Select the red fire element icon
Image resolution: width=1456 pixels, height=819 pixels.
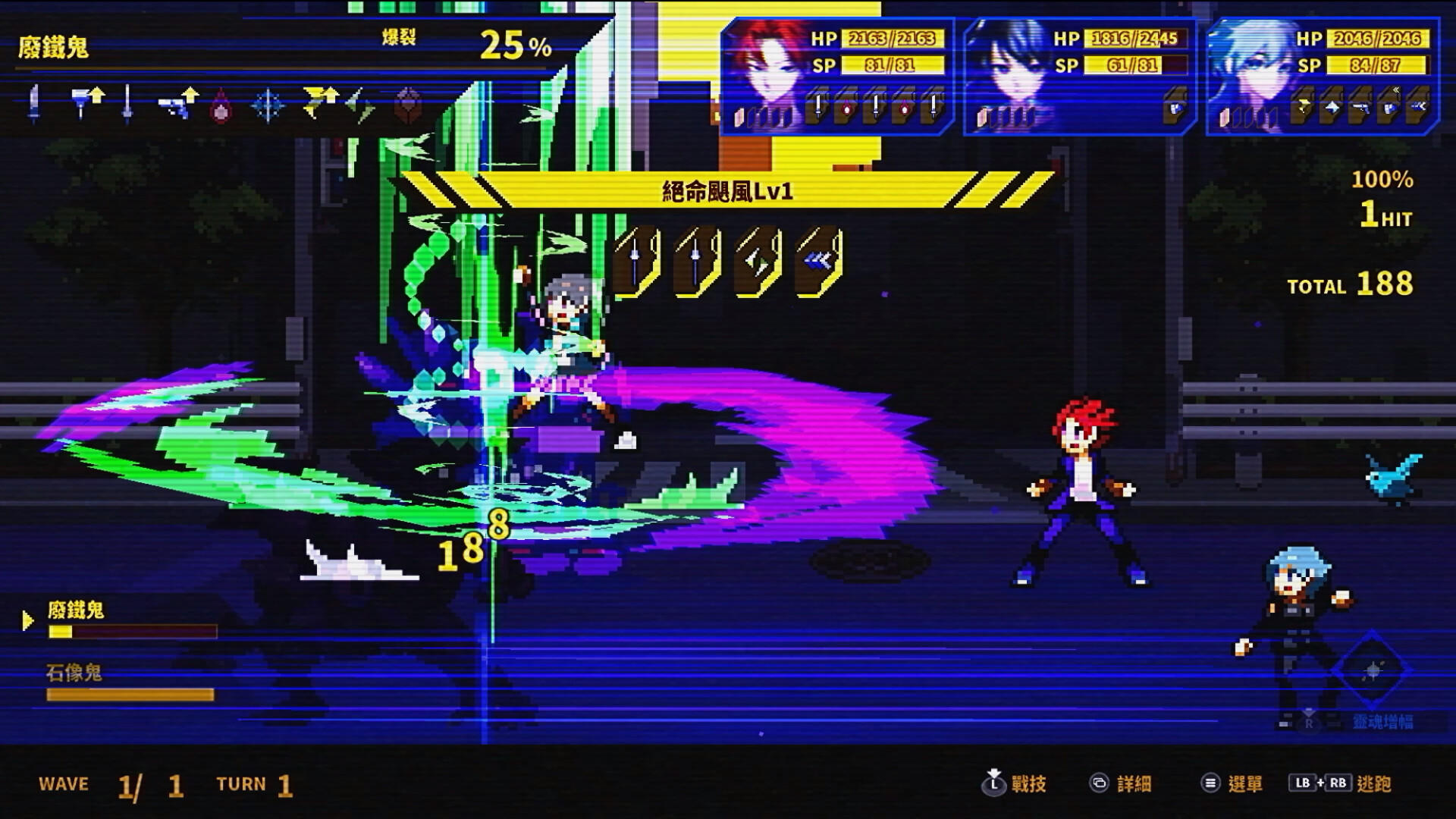click(221, 106)
